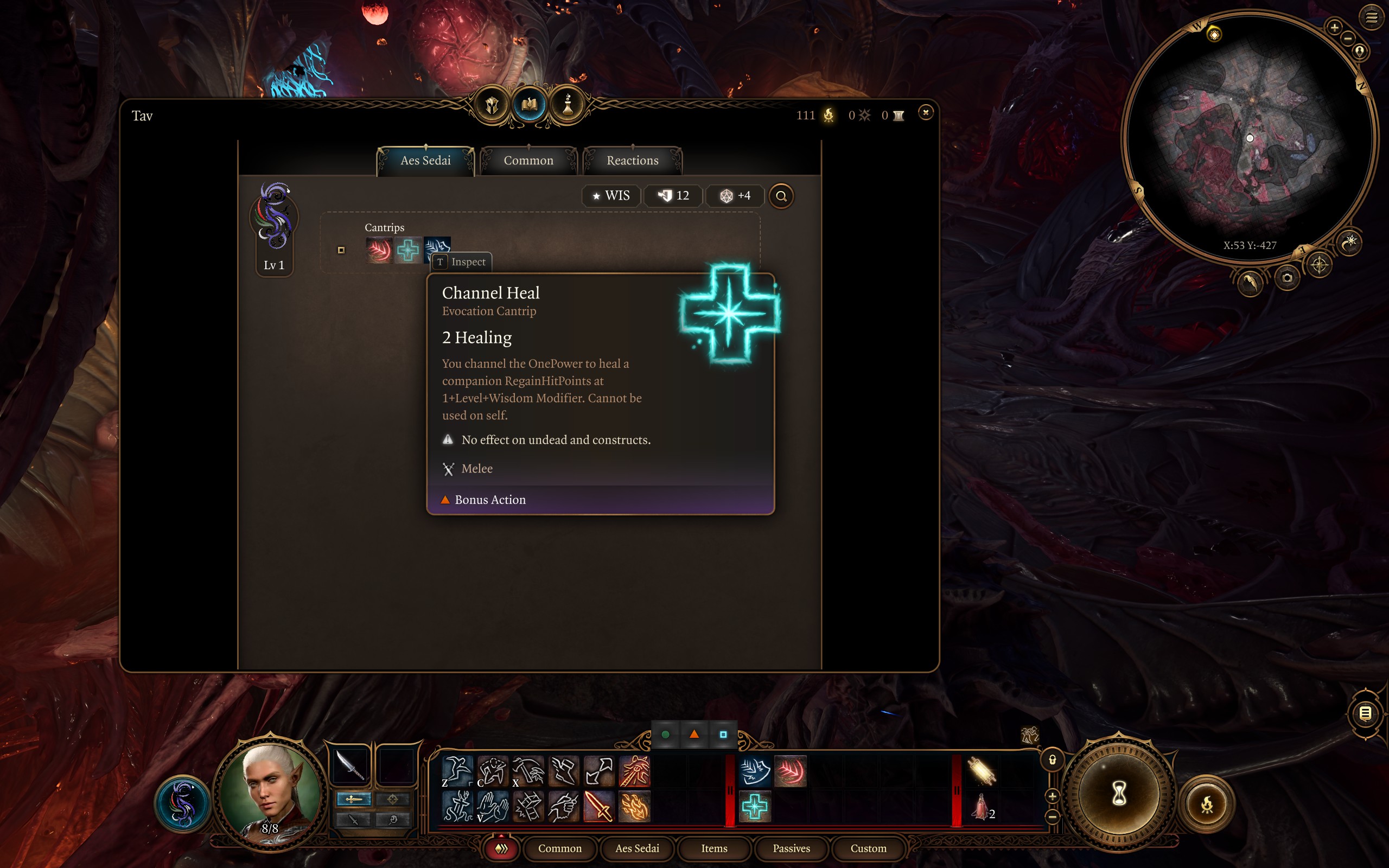Viewport: 1389px width, 868px height.
Task: Select the Custom hotbar tab
Action: (868, 848)
